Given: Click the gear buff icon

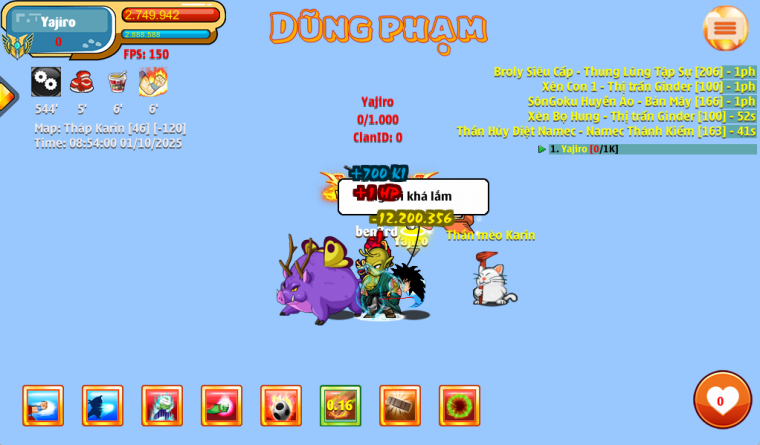Looking at the screenshot, I should pyautogui.click(x=46, y=82).
